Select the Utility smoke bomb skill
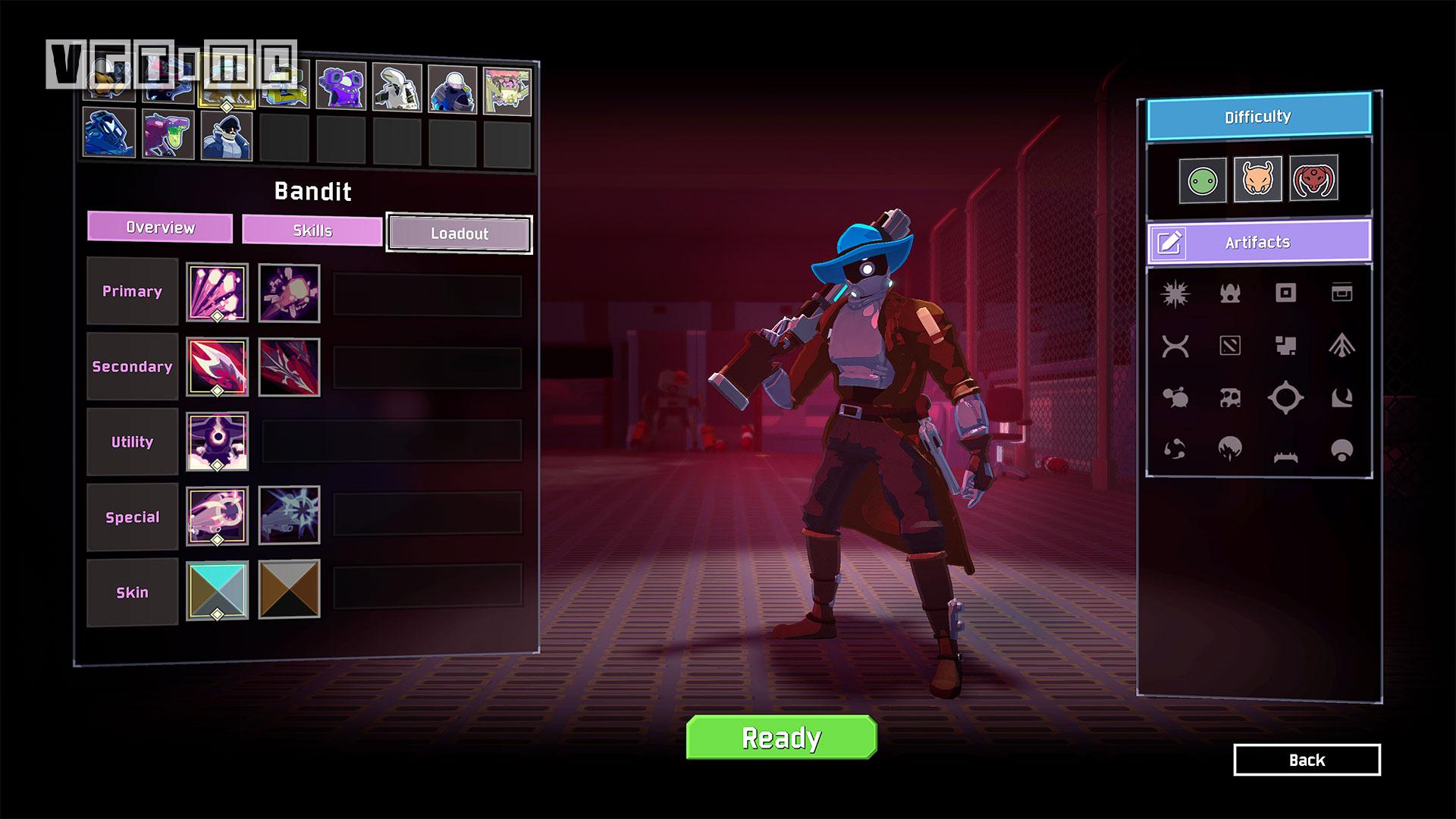 pos(217,442)
